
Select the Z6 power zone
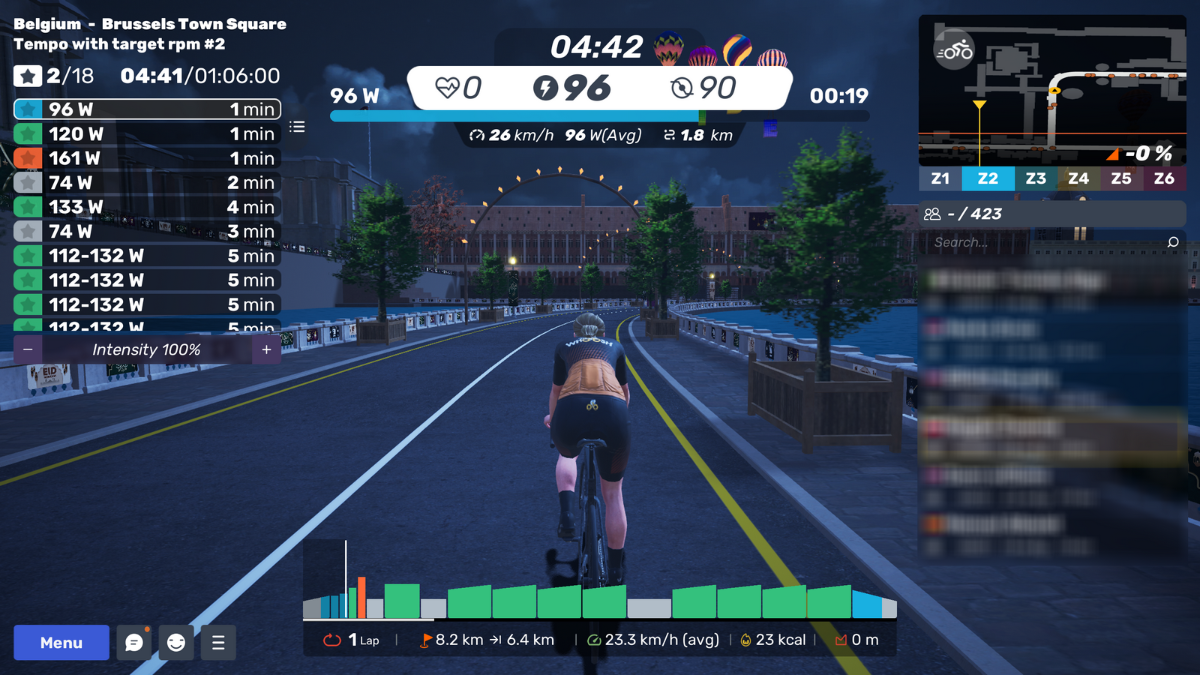1164,179
